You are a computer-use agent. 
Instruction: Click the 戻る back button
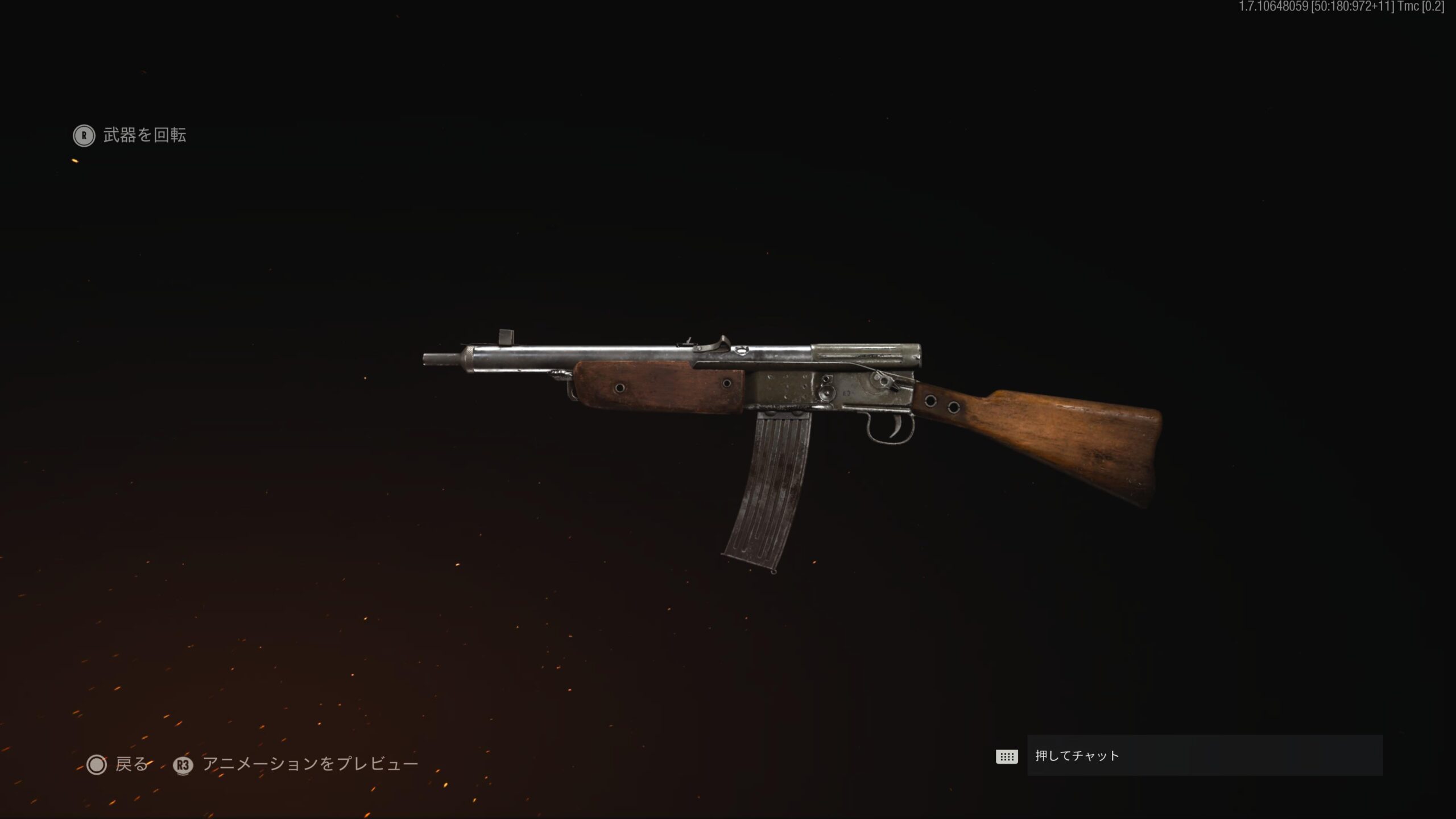[118, 764]
